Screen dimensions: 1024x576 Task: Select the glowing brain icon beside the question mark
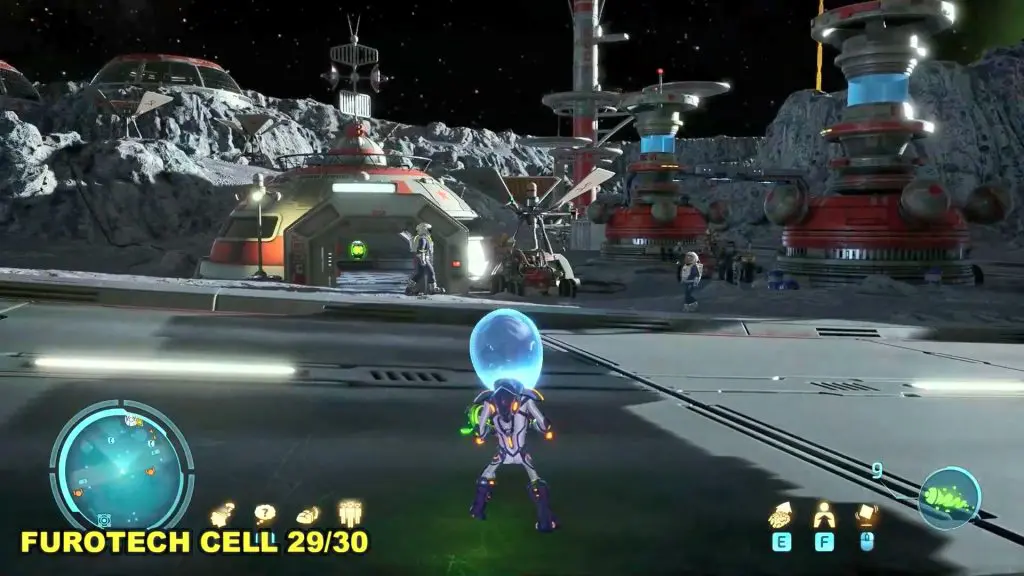(308, 515)
